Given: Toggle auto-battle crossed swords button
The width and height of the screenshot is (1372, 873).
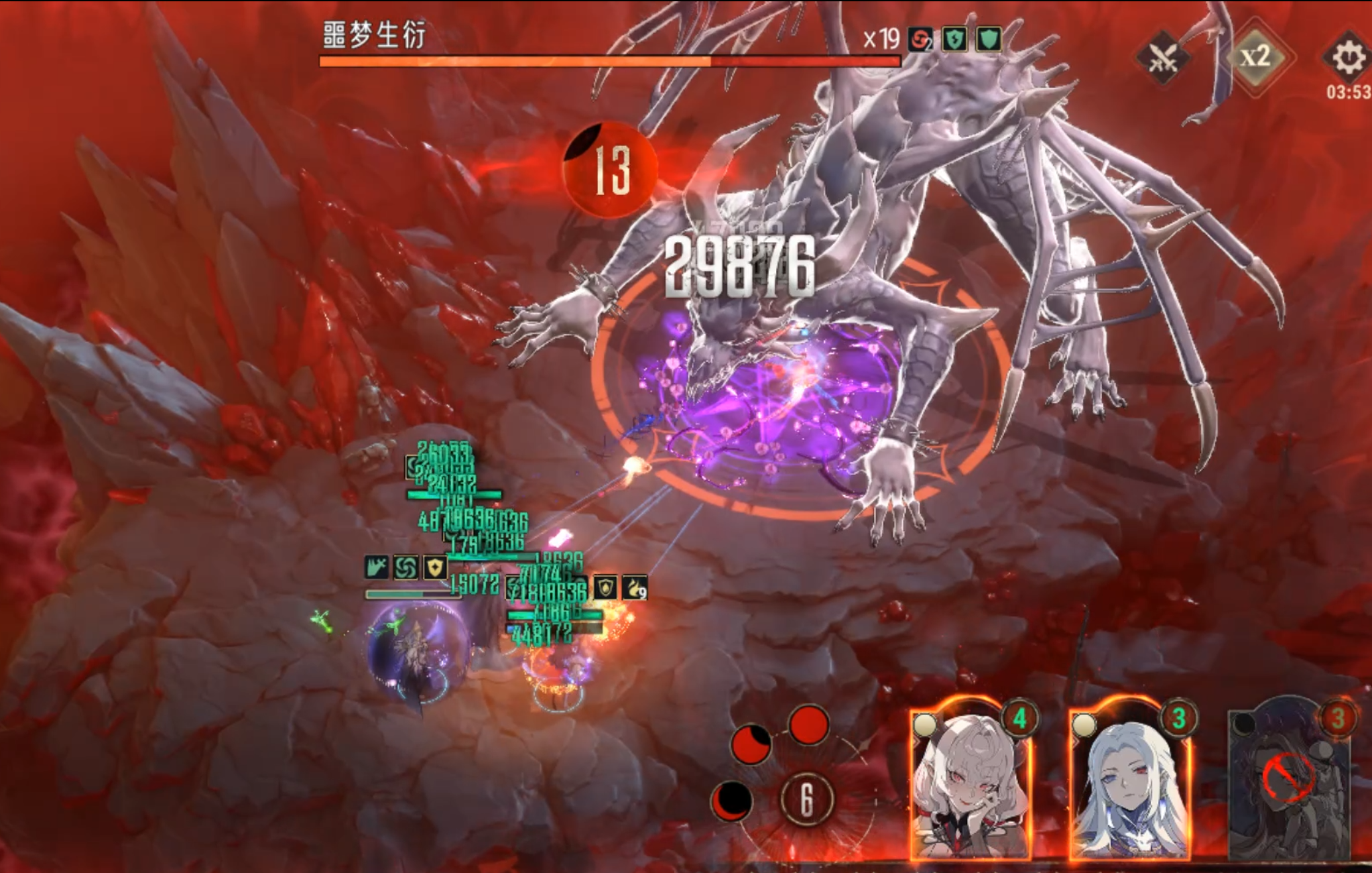Looking at the screenshot, I should click(x=1162, y=58).
